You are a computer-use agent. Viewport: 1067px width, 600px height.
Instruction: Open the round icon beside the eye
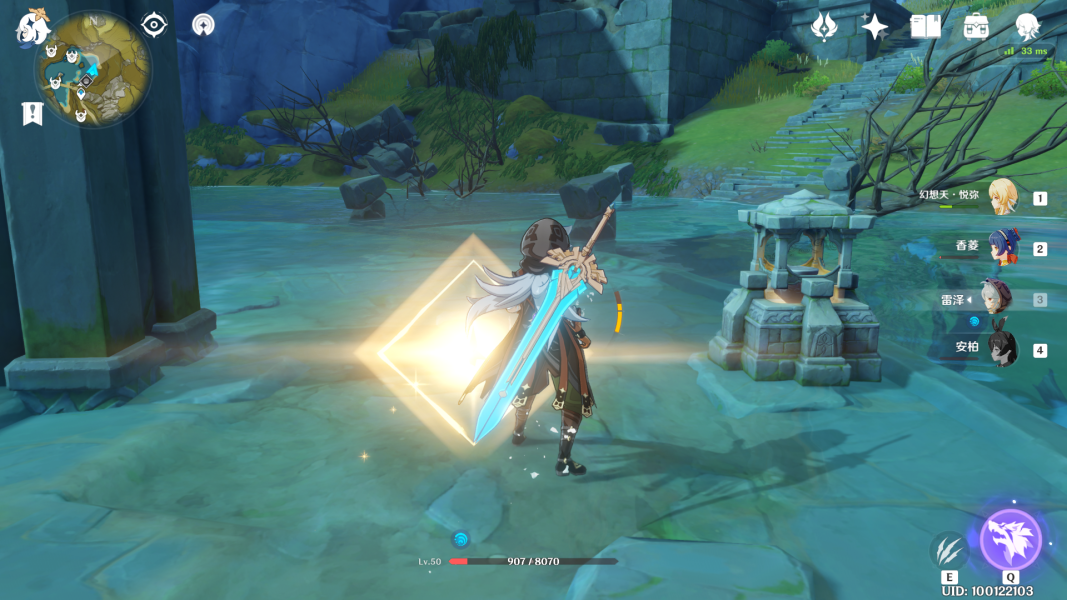[x=203, y=24]
